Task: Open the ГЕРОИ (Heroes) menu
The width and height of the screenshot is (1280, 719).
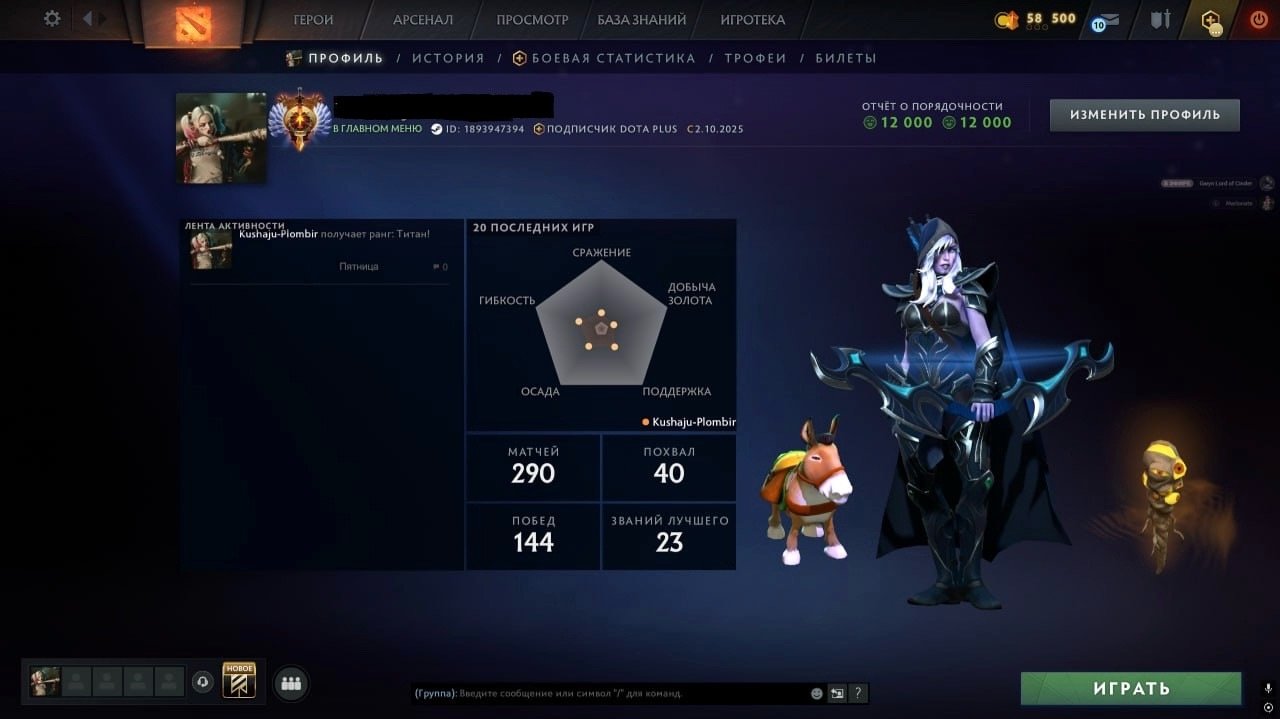Action: [x=313, y=20]
